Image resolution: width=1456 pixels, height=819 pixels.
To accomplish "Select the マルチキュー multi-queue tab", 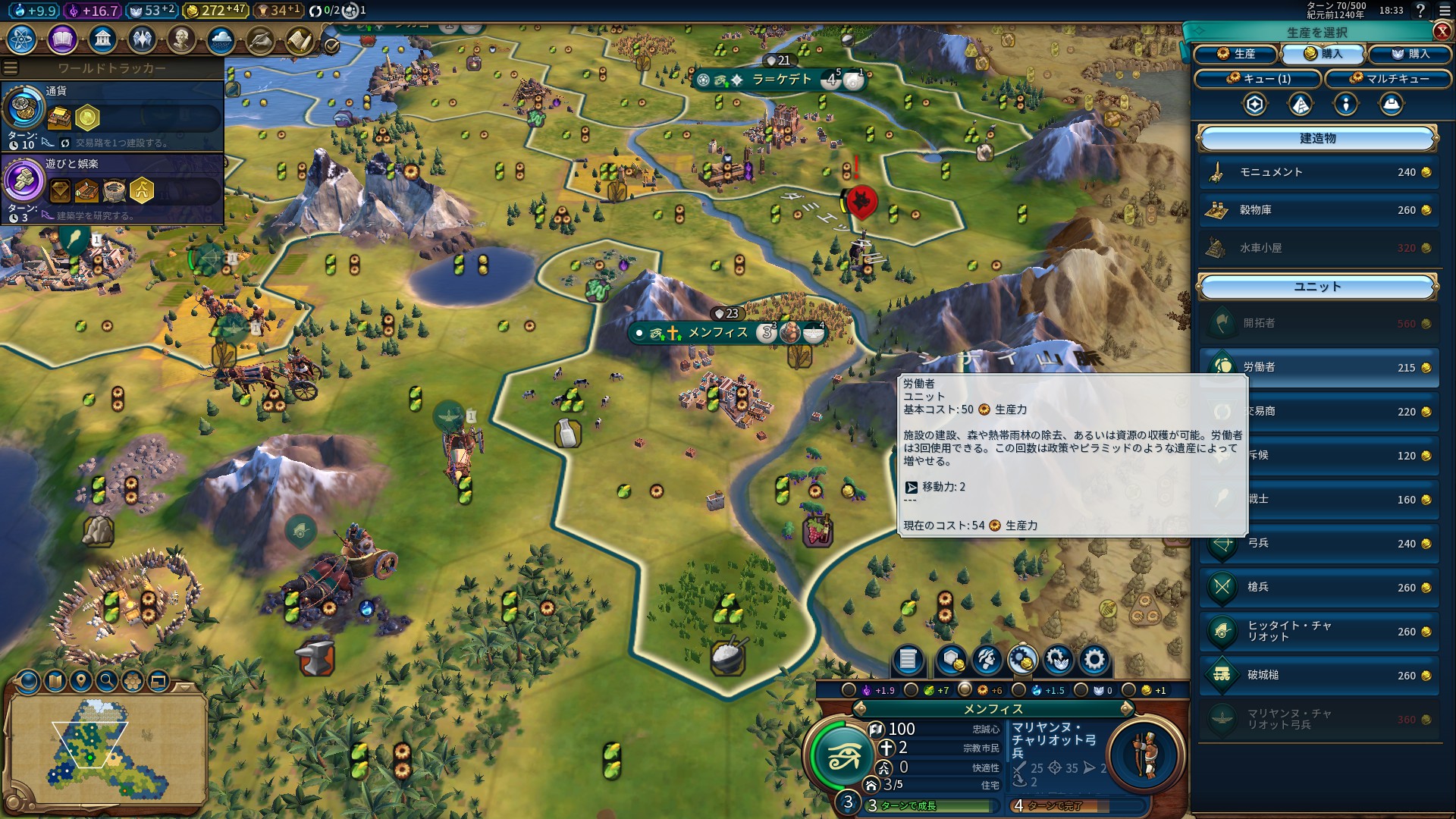I will 1389,79.
